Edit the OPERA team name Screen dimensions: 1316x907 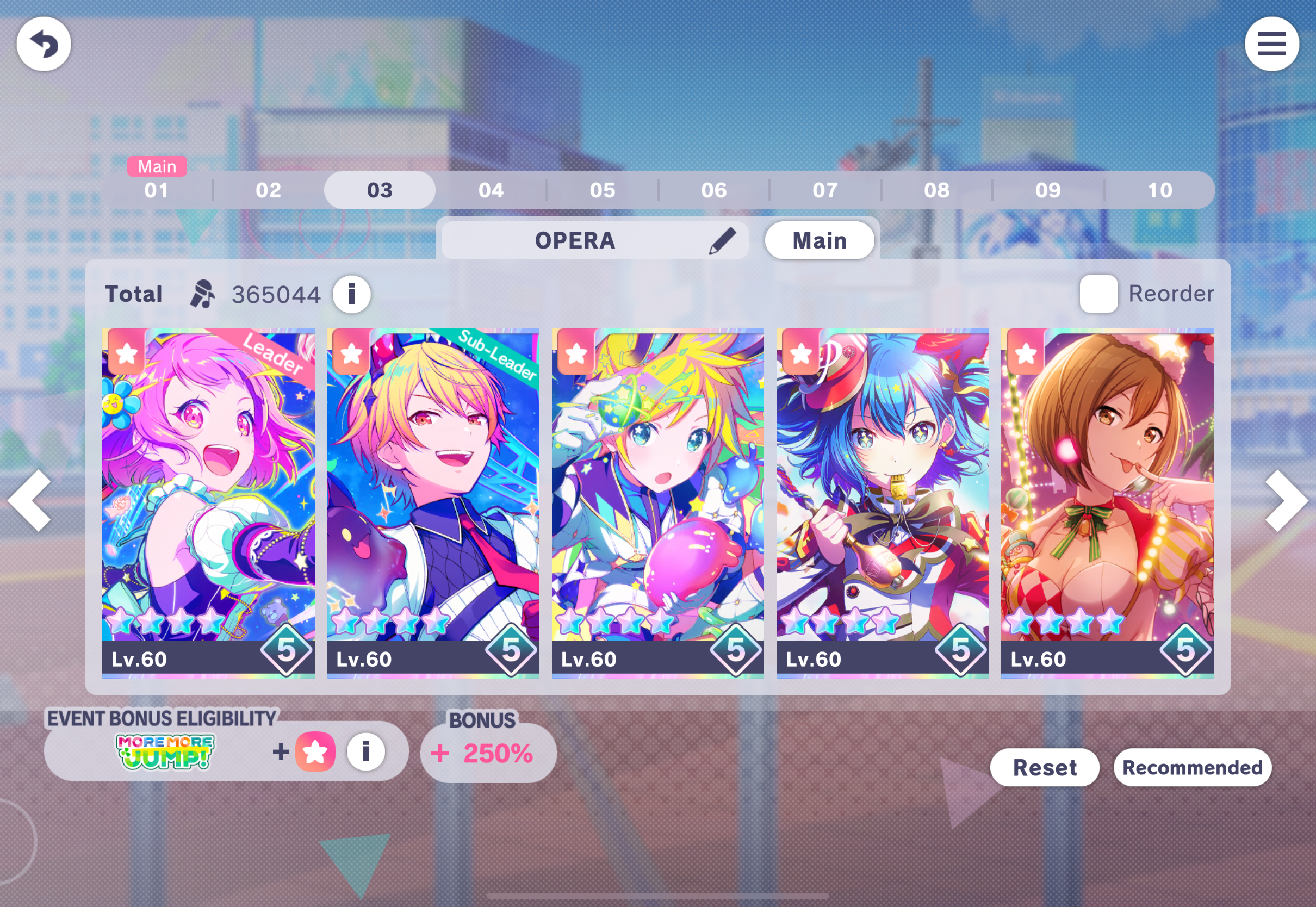[722, 240]
